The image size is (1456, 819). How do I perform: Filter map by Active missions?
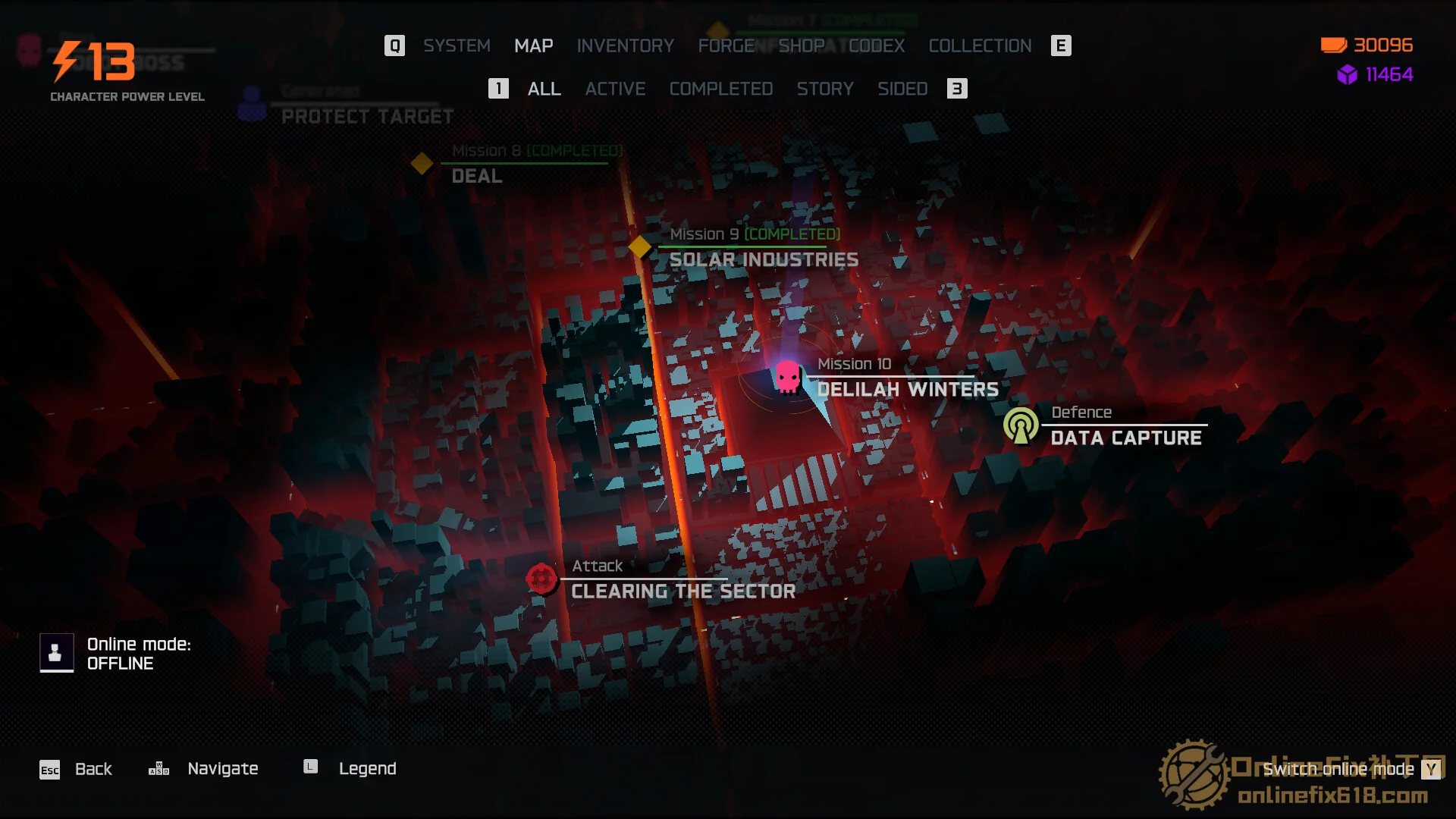pos(615,89)
